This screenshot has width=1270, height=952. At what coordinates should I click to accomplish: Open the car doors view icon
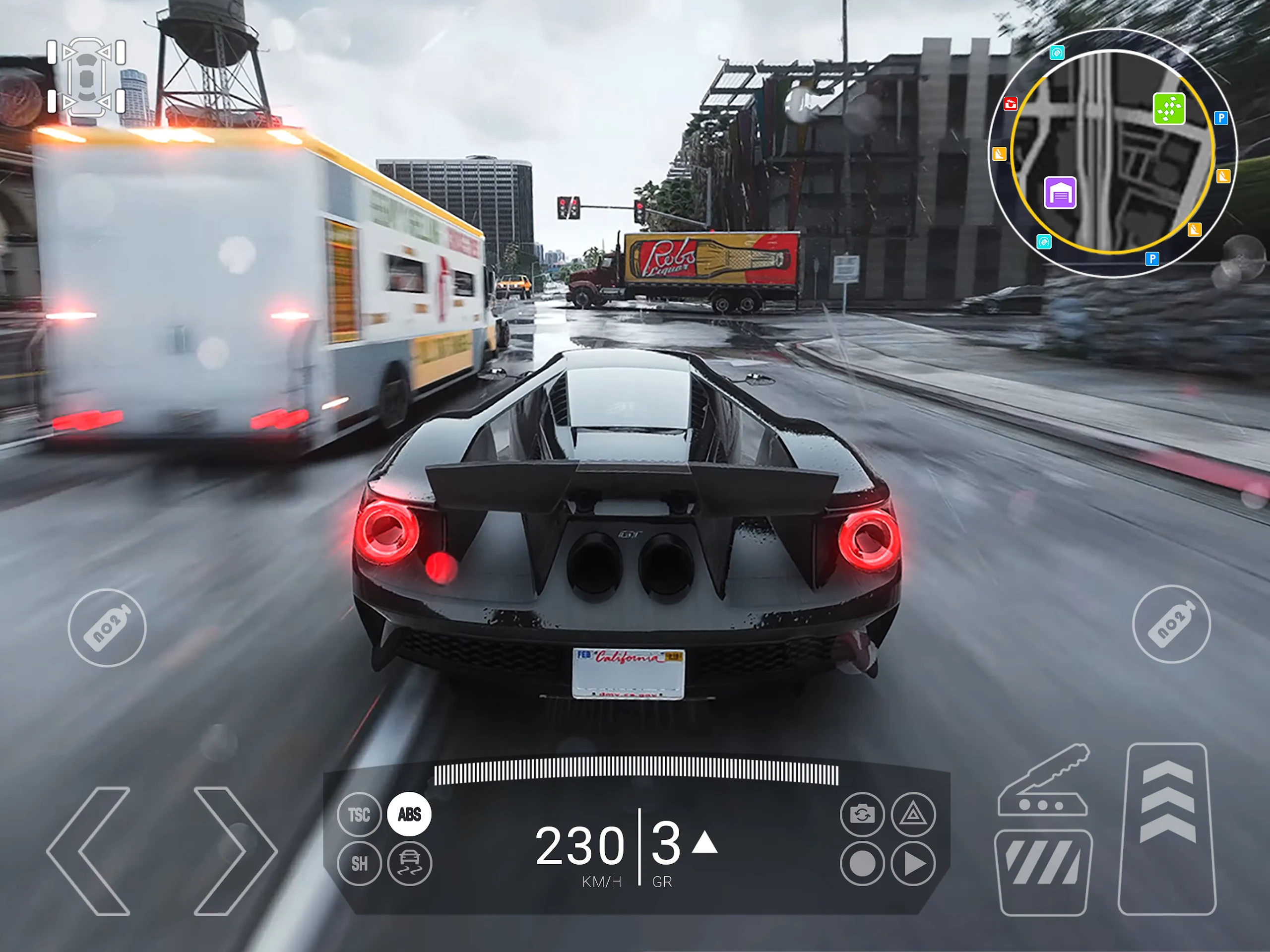coord(87,77)
